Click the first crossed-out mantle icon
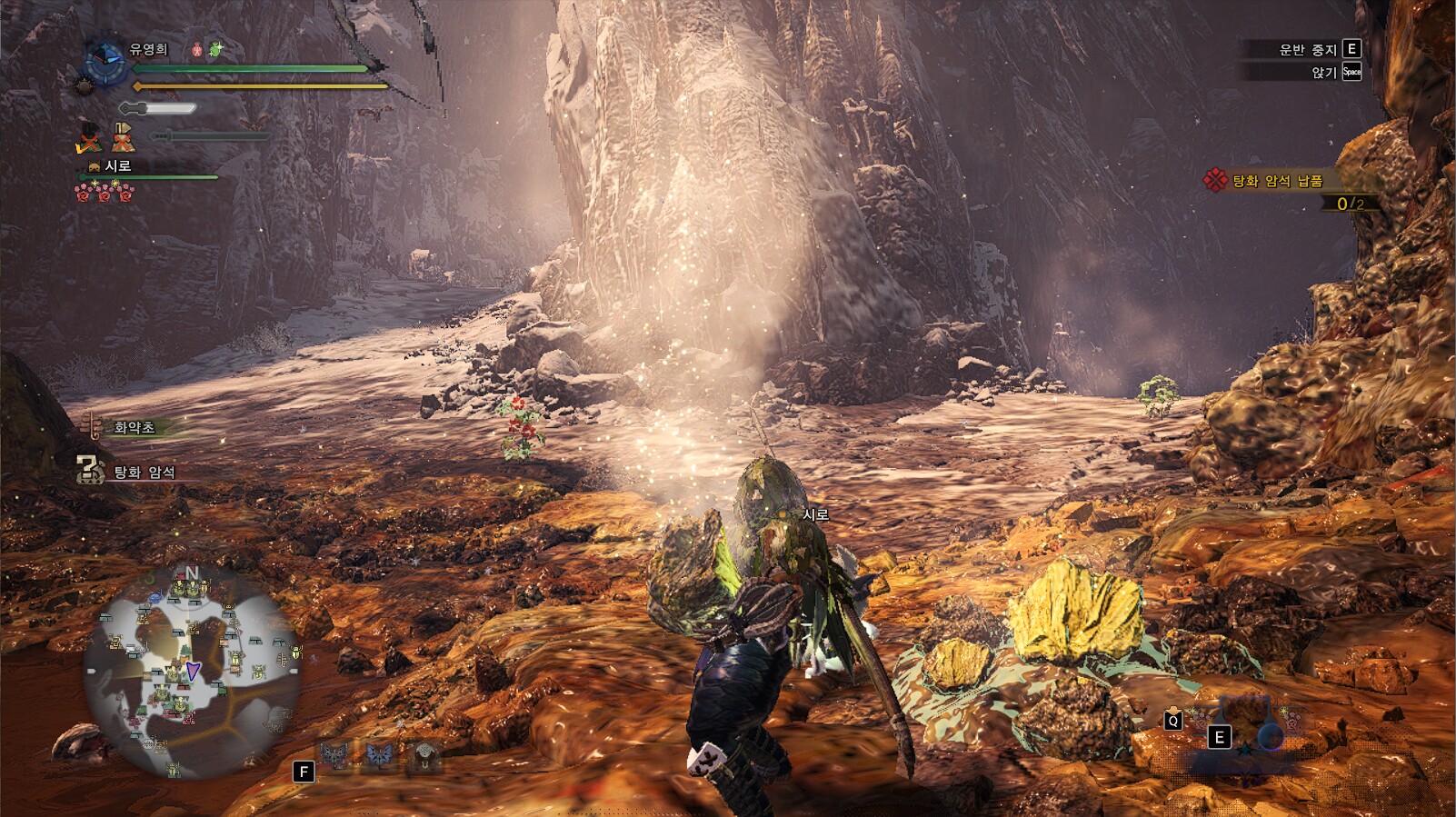This screenshot has width=1456, height=817. (x=88, y=138)
